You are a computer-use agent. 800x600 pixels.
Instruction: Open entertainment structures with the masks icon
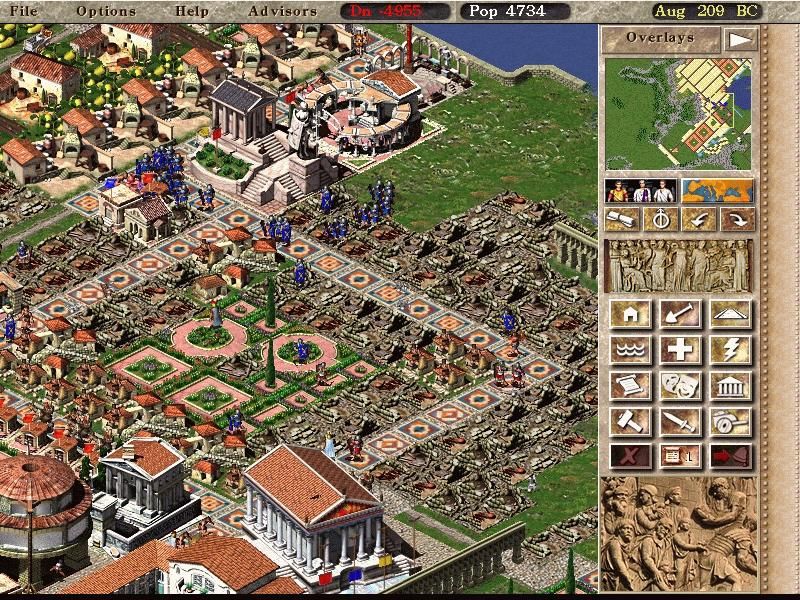[x=680, y=386]
